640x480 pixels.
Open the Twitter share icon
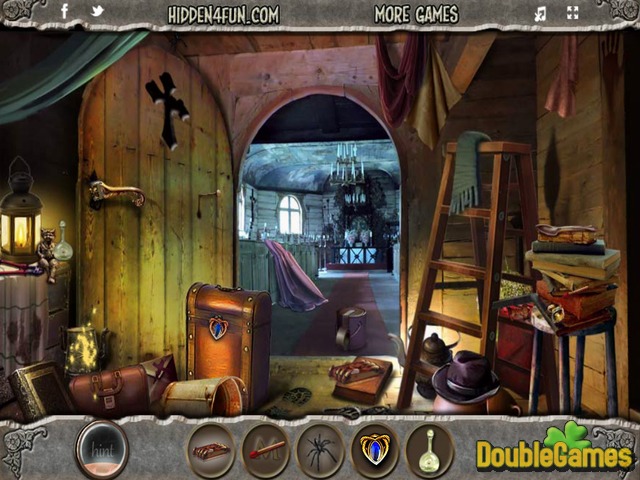pos(97,13)
